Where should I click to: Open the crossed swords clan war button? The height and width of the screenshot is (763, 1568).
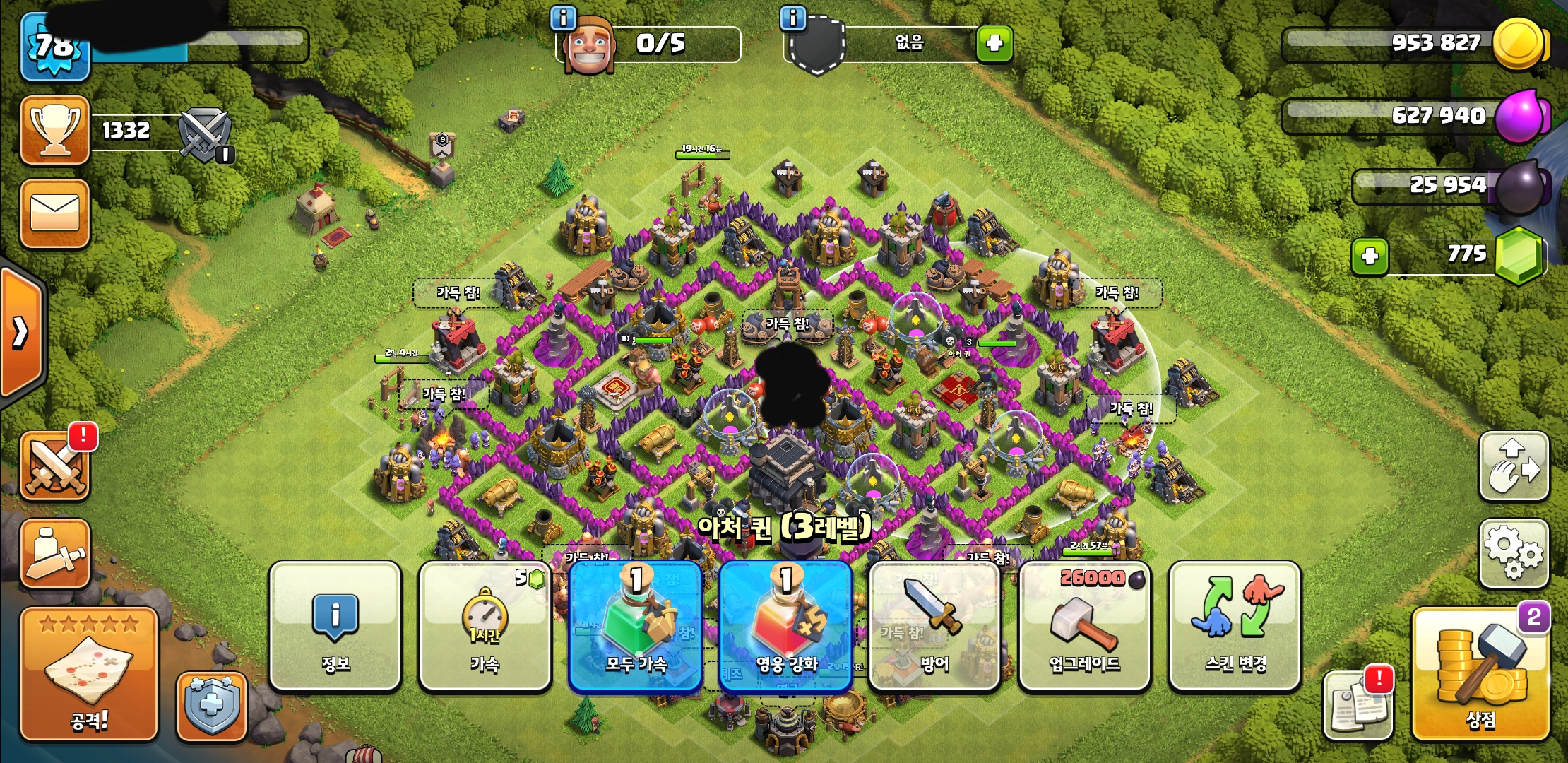pyautogui.click(x=55, y=466)
